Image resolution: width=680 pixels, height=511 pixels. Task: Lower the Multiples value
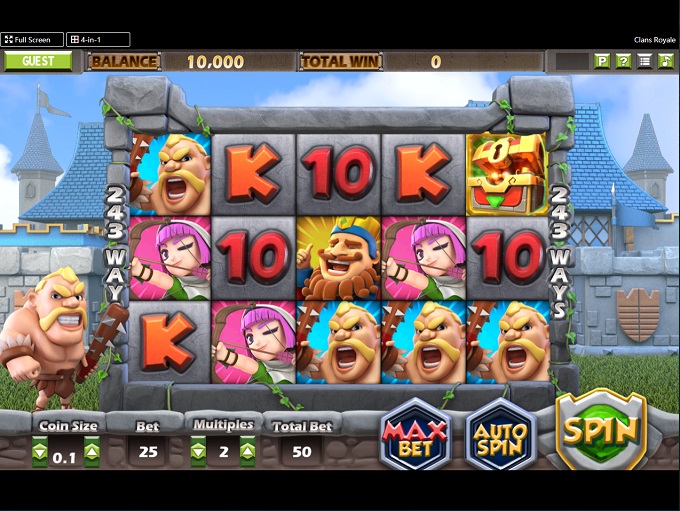coord(198,452)
